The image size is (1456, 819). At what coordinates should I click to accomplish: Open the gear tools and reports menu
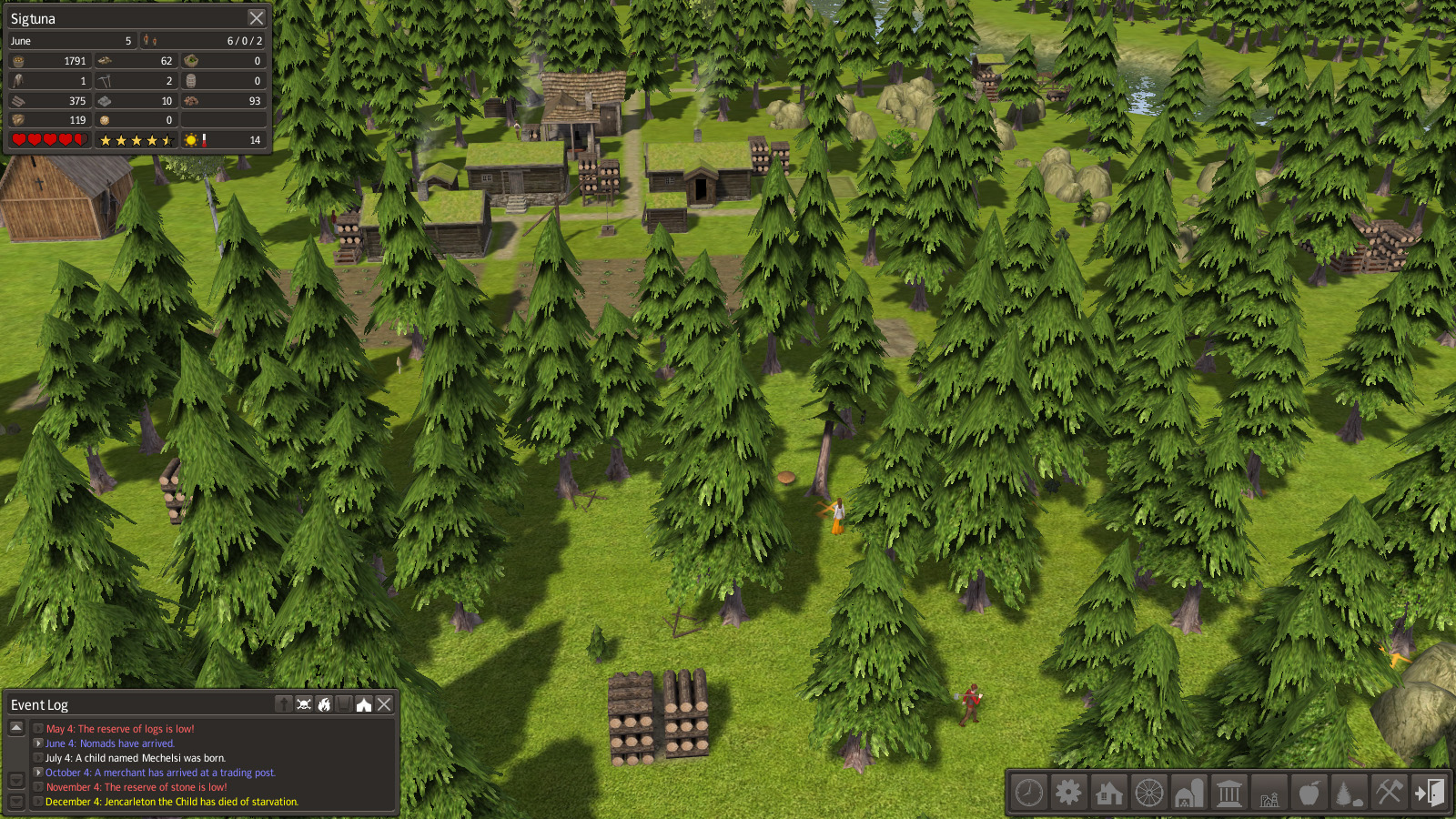tap(1068, 793)
